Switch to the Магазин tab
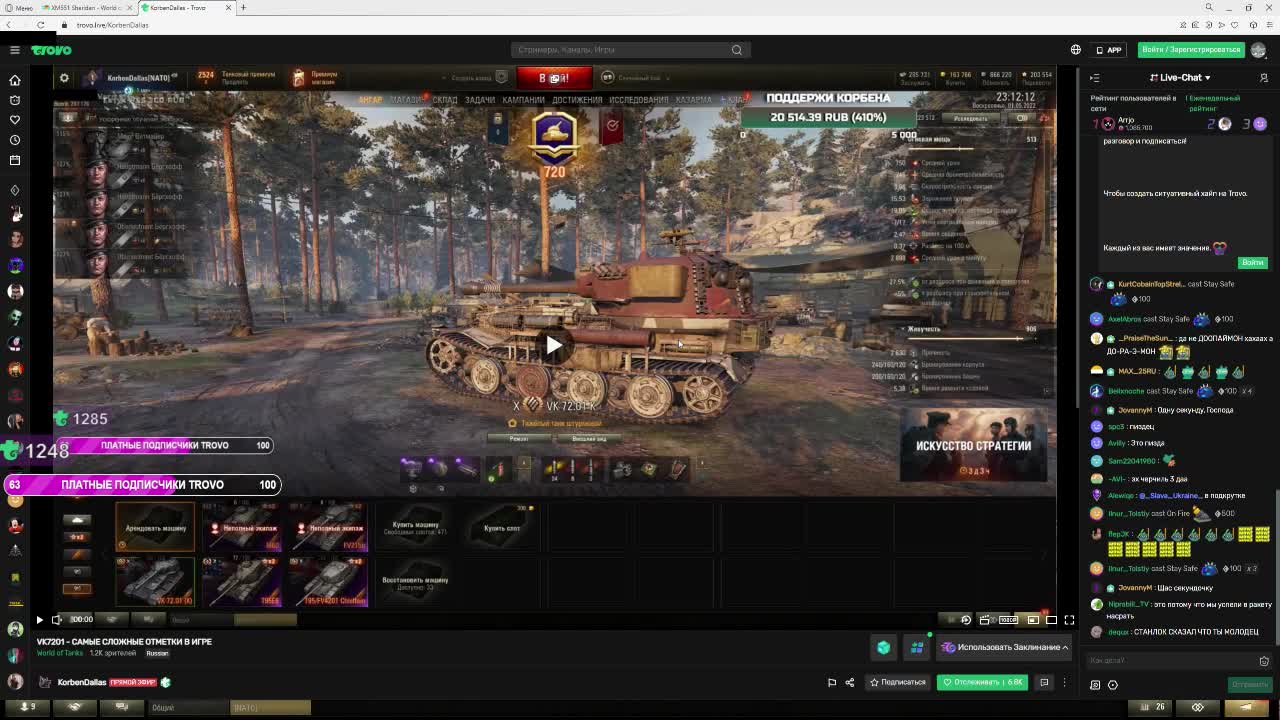 (x=407, y=100)
